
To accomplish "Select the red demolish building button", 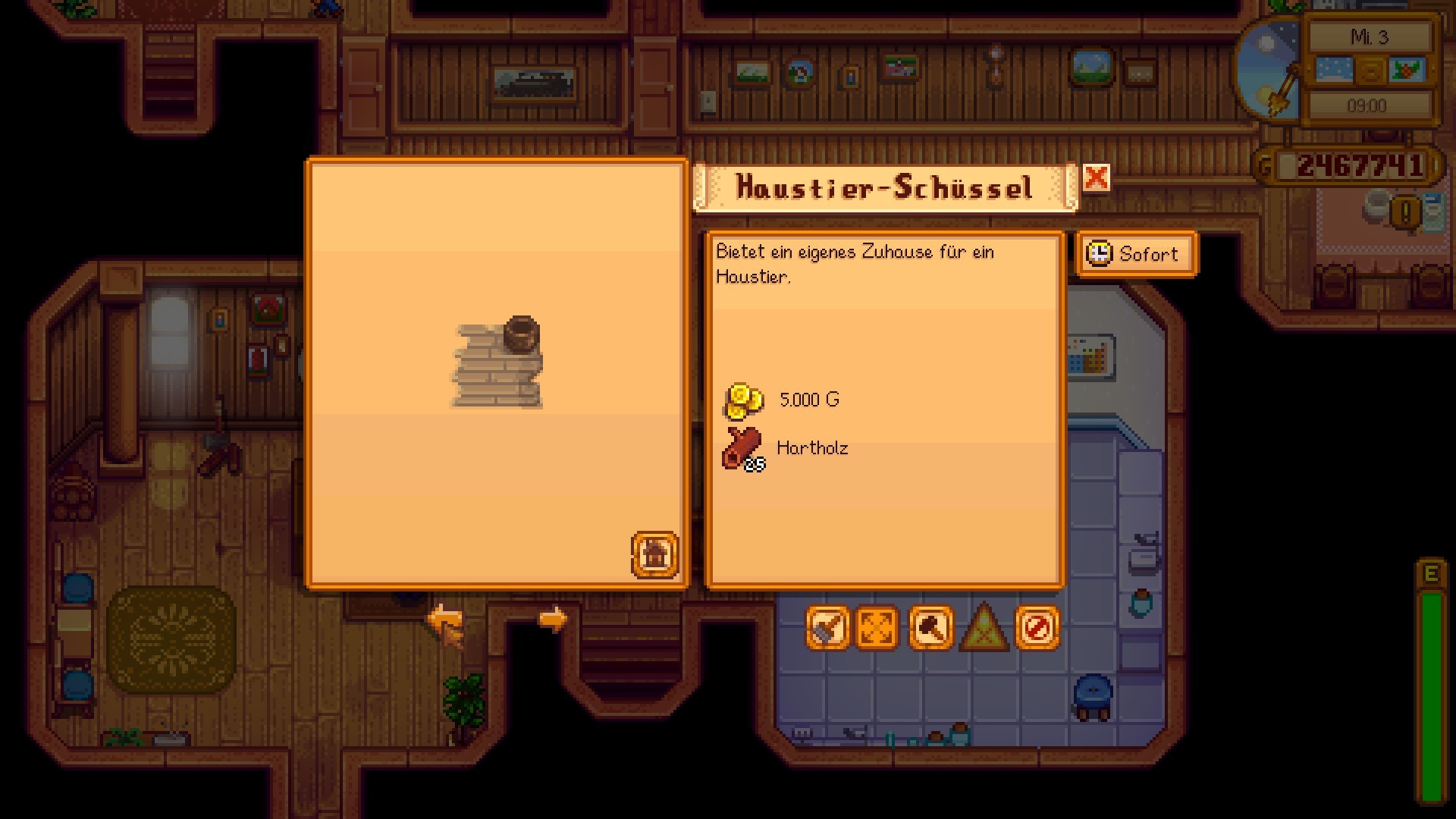I will pyautogui.click(x=1037, y=628).
